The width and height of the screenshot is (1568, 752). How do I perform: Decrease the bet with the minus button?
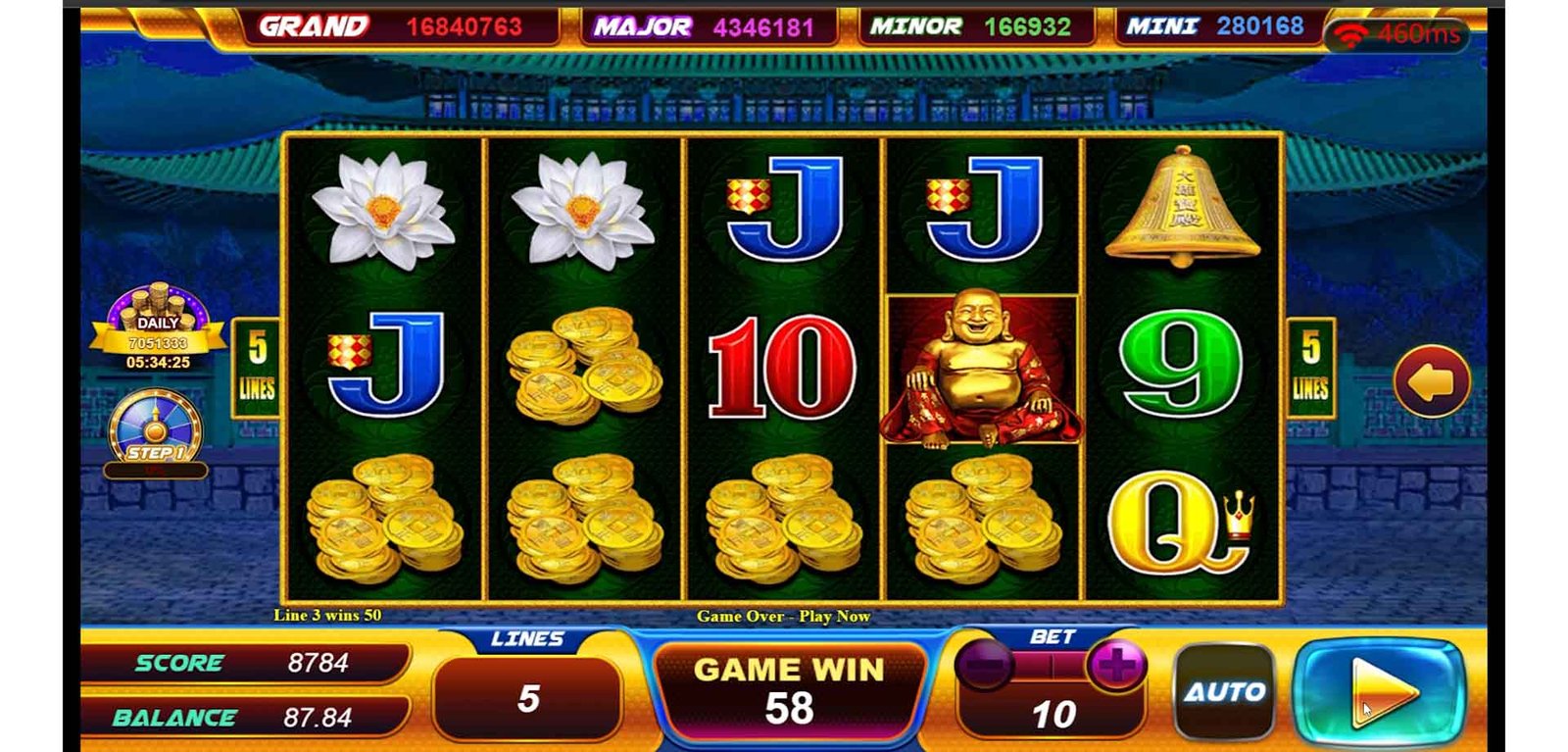pyautogui.click(x=984, y=667)
